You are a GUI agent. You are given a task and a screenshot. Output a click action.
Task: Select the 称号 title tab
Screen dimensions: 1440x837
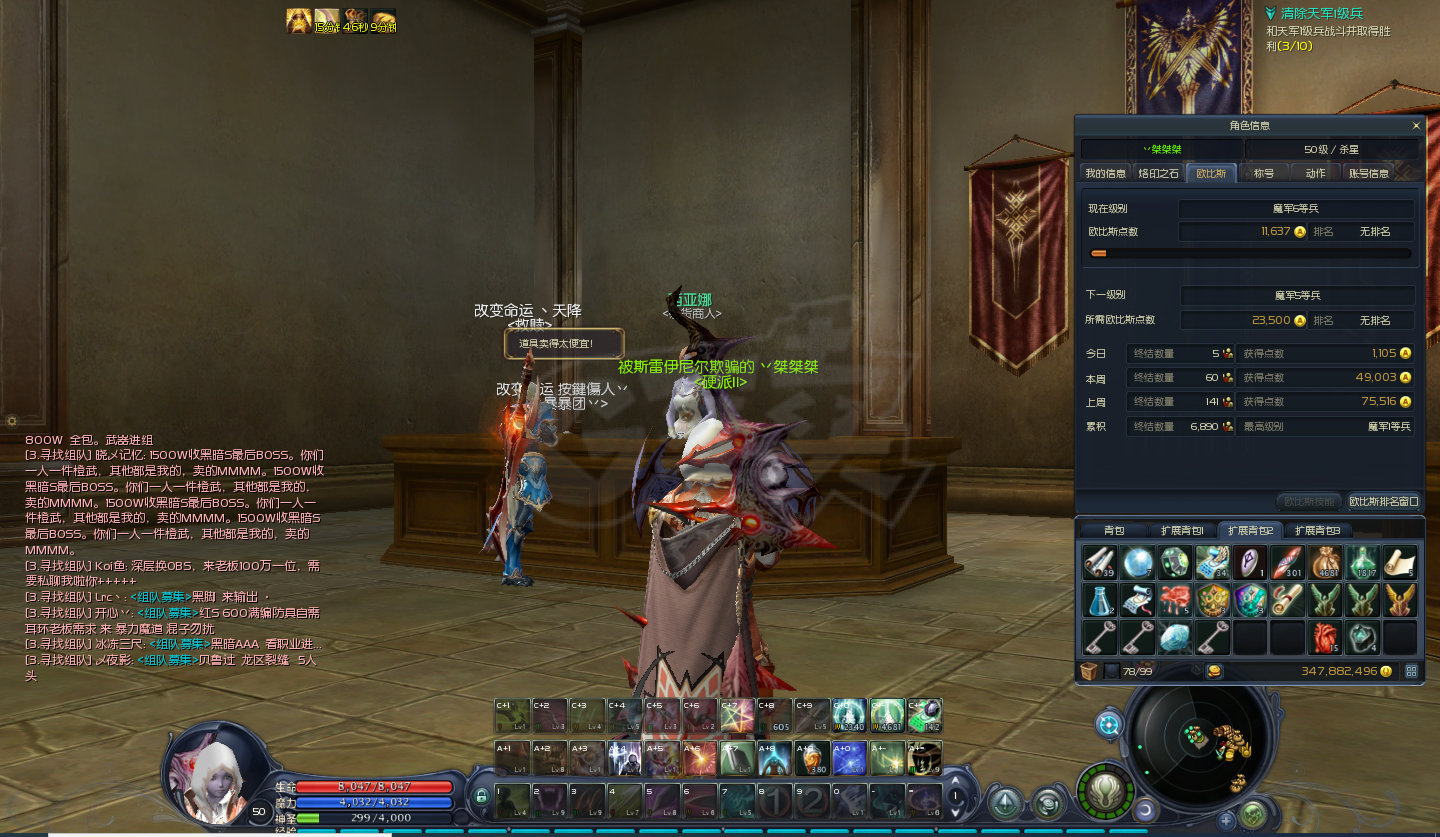pos(1263,173)
